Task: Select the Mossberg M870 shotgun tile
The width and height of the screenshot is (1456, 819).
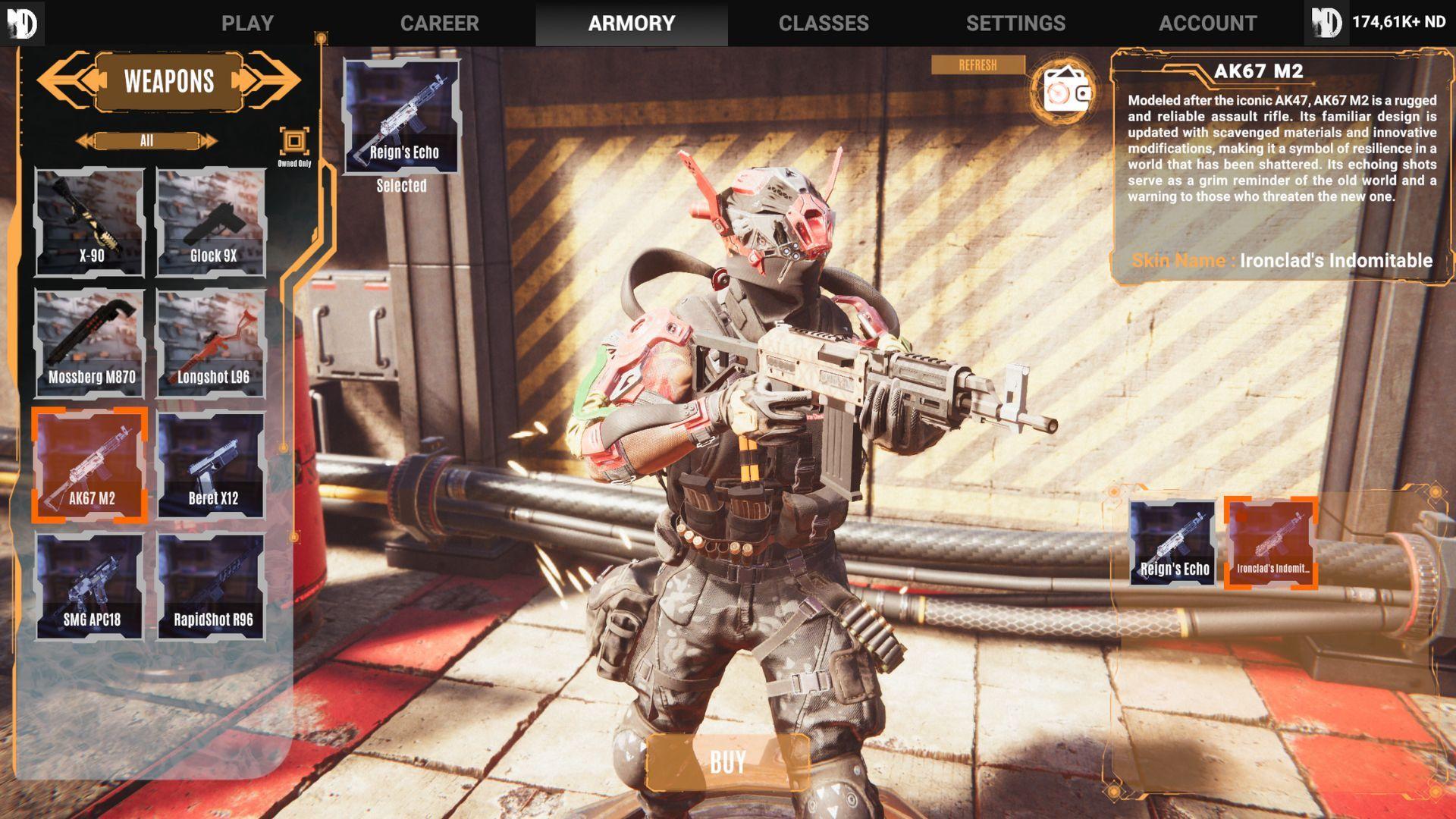Action: [90, 344]
